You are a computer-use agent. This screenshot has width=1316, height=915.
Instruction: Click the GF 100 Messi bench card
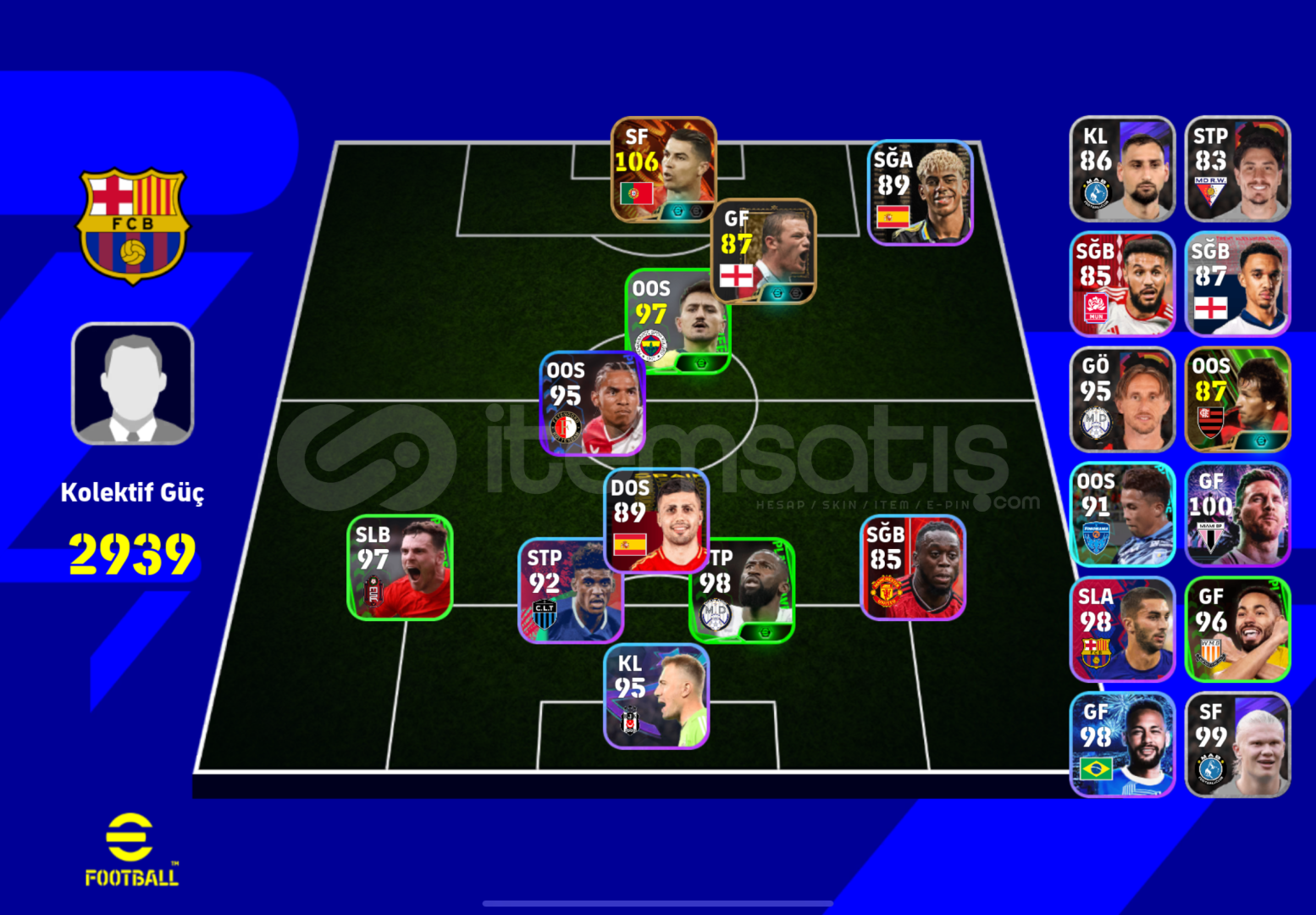1237,513
